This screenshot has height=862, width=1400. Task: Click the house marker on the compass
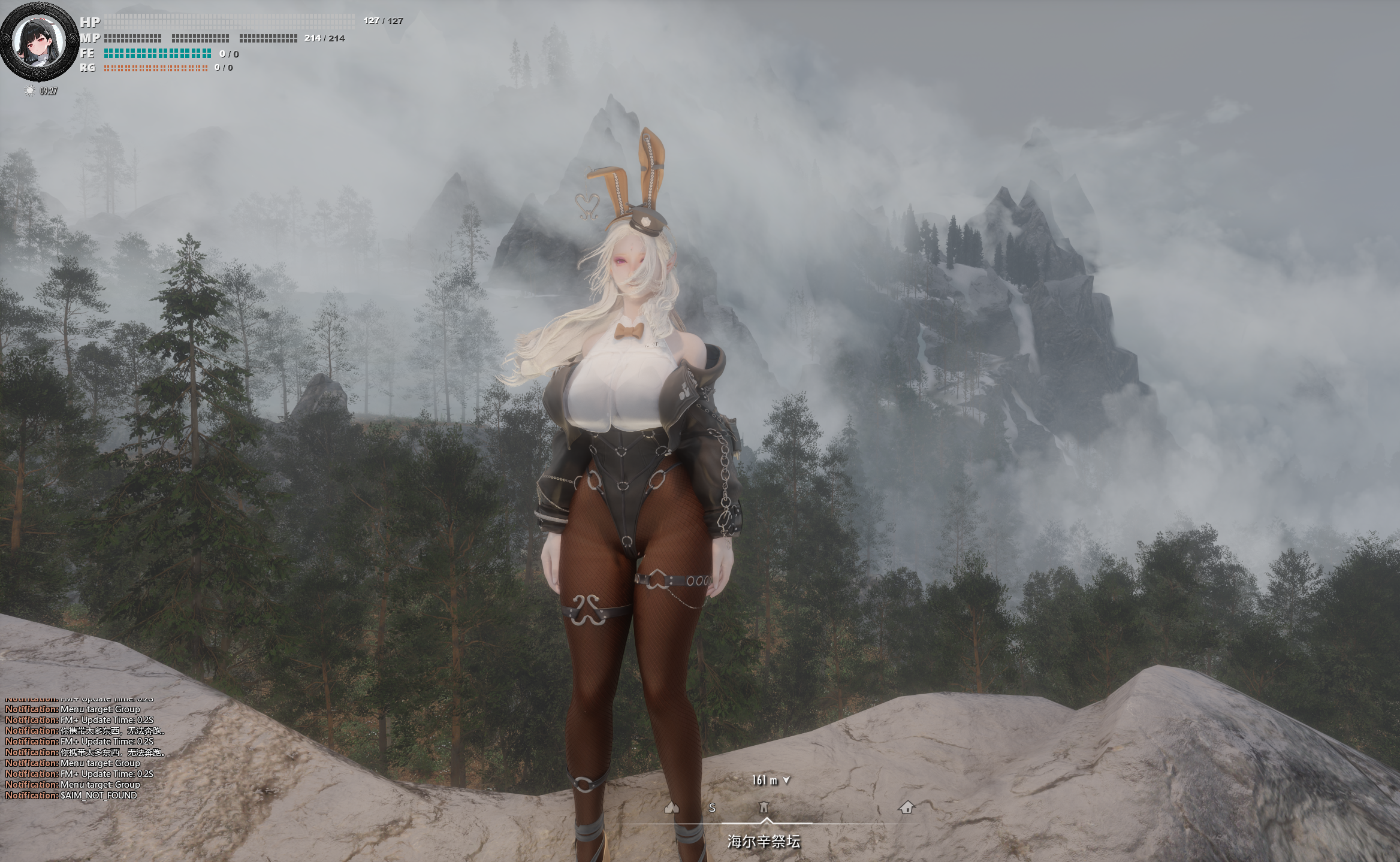[906, 807]
